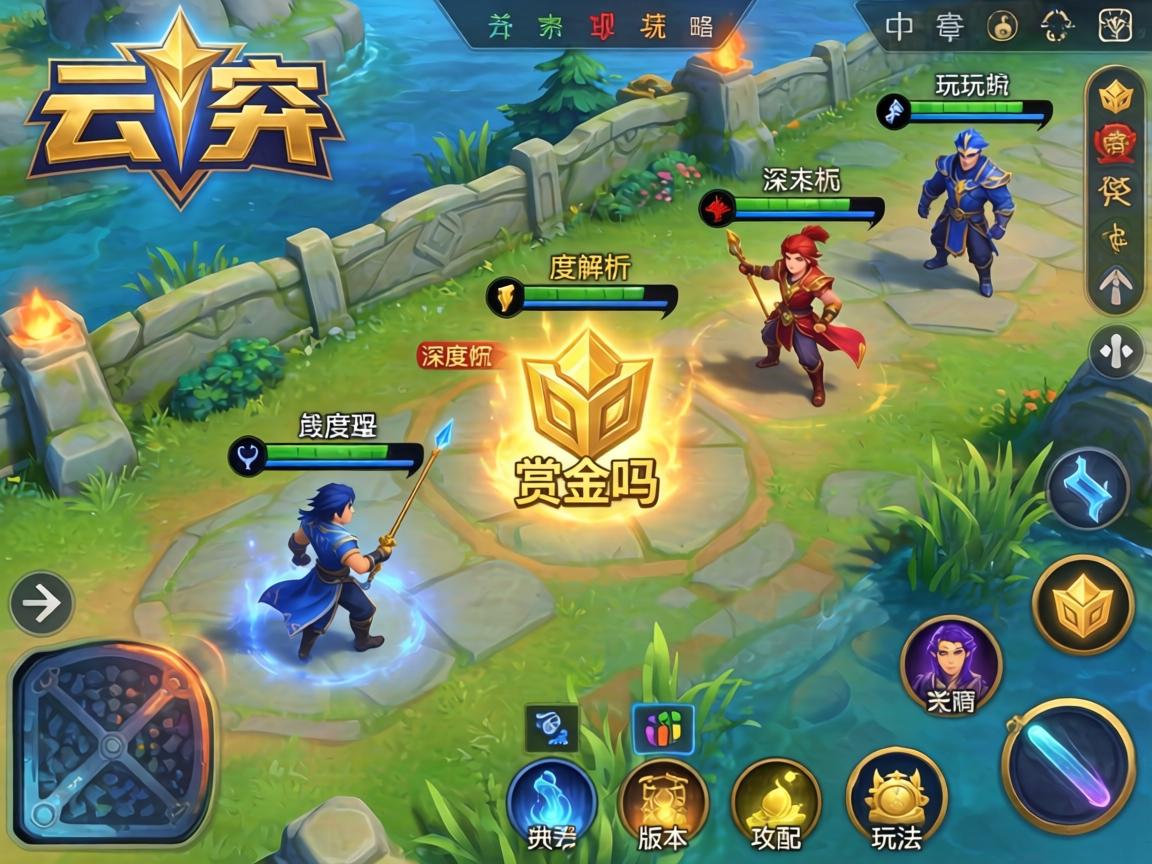This screenshot has width=1152, height=864.
Task: Click the grey arrow button on left edge
Action: [x=41, y=604]
